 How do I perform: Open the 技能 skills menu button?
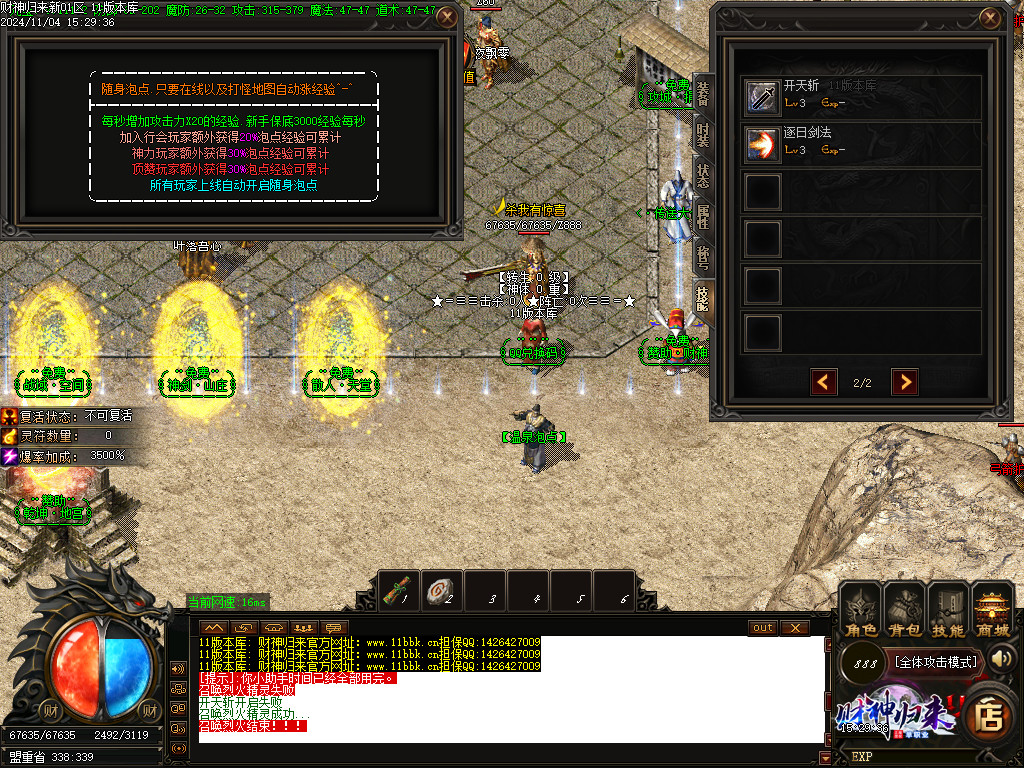point(948,610)
